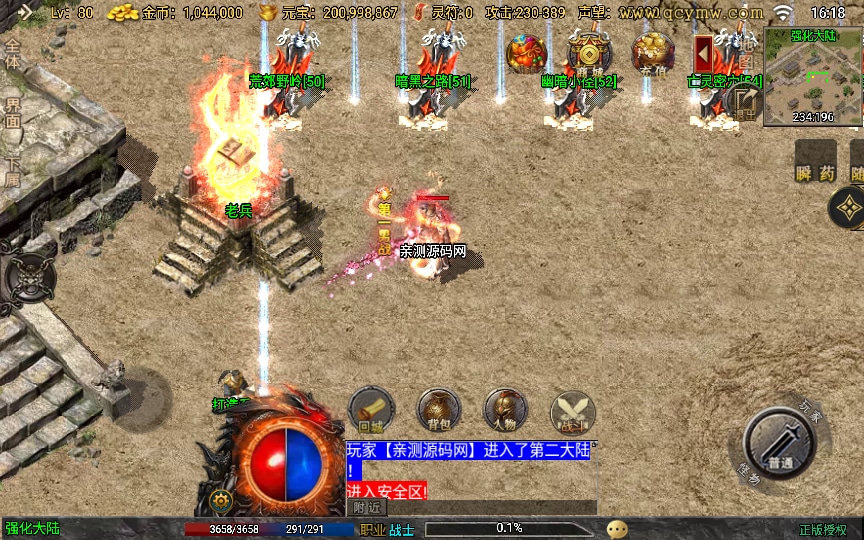This screenshot has width=864, height=540.
Task: Select the 界面 side tab
Action: click(13, 112)
